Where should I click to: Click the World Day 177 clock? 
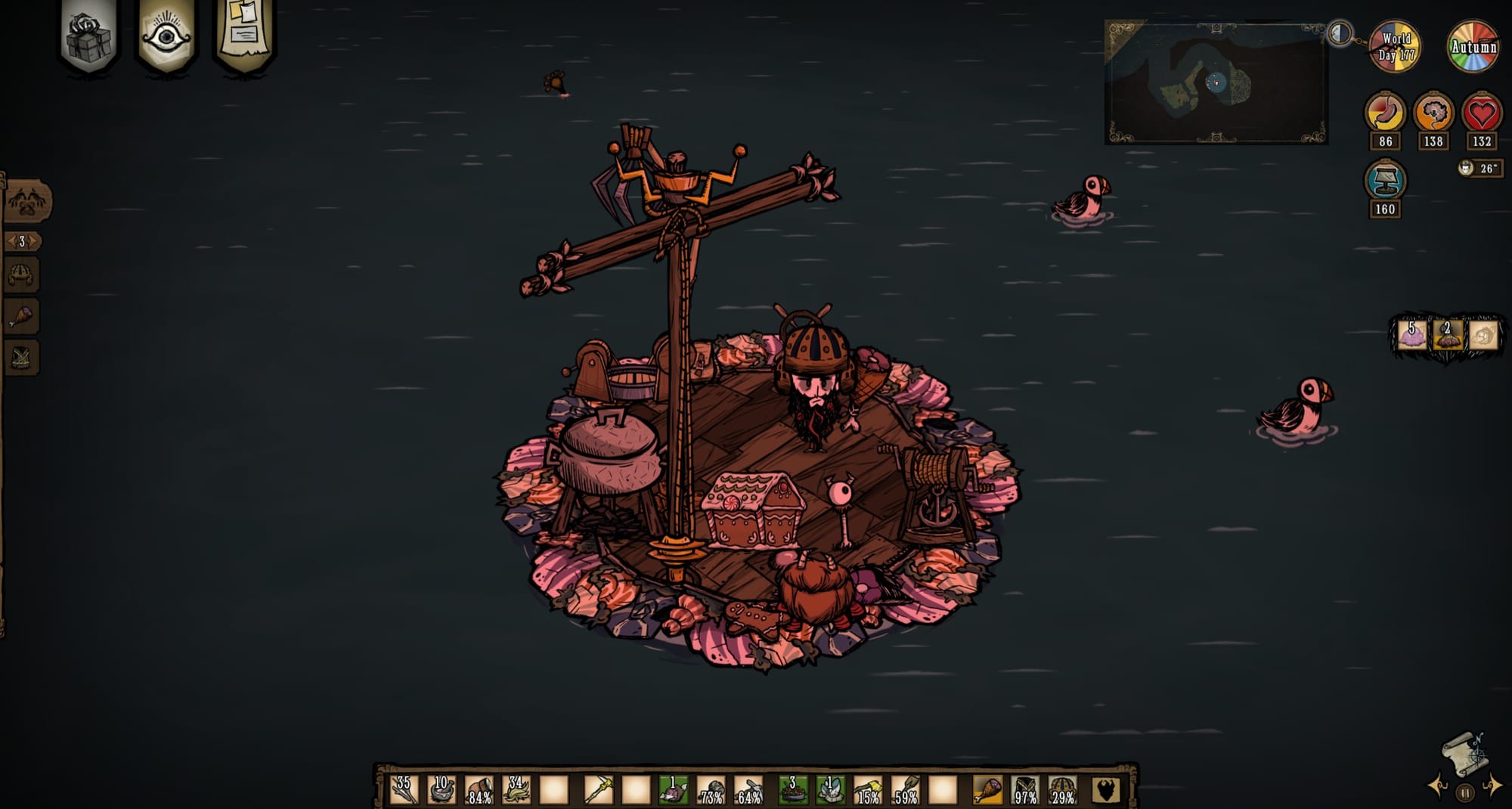pyautogui.click(x=1395, y=47)
